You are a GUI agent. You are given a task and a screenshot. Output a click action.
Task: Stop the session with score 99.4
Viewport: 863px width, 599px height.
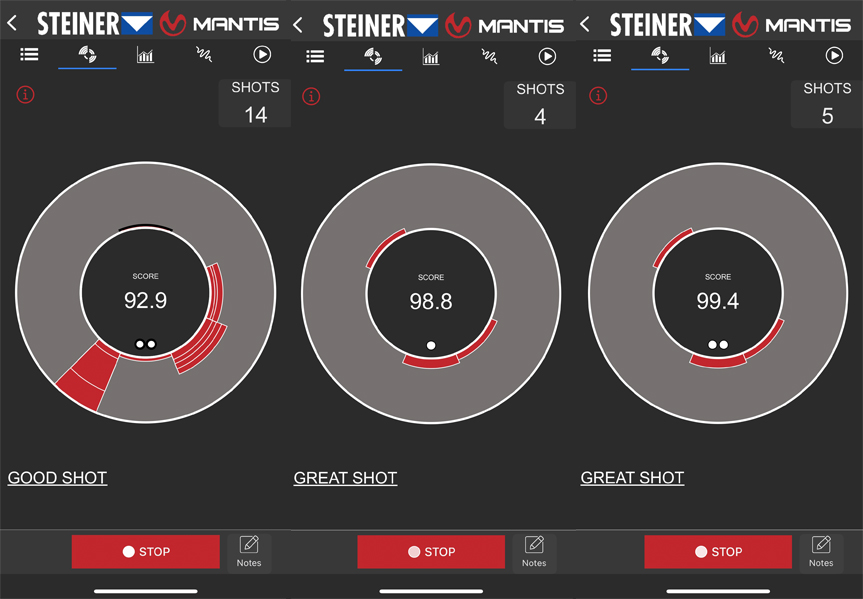717,551
